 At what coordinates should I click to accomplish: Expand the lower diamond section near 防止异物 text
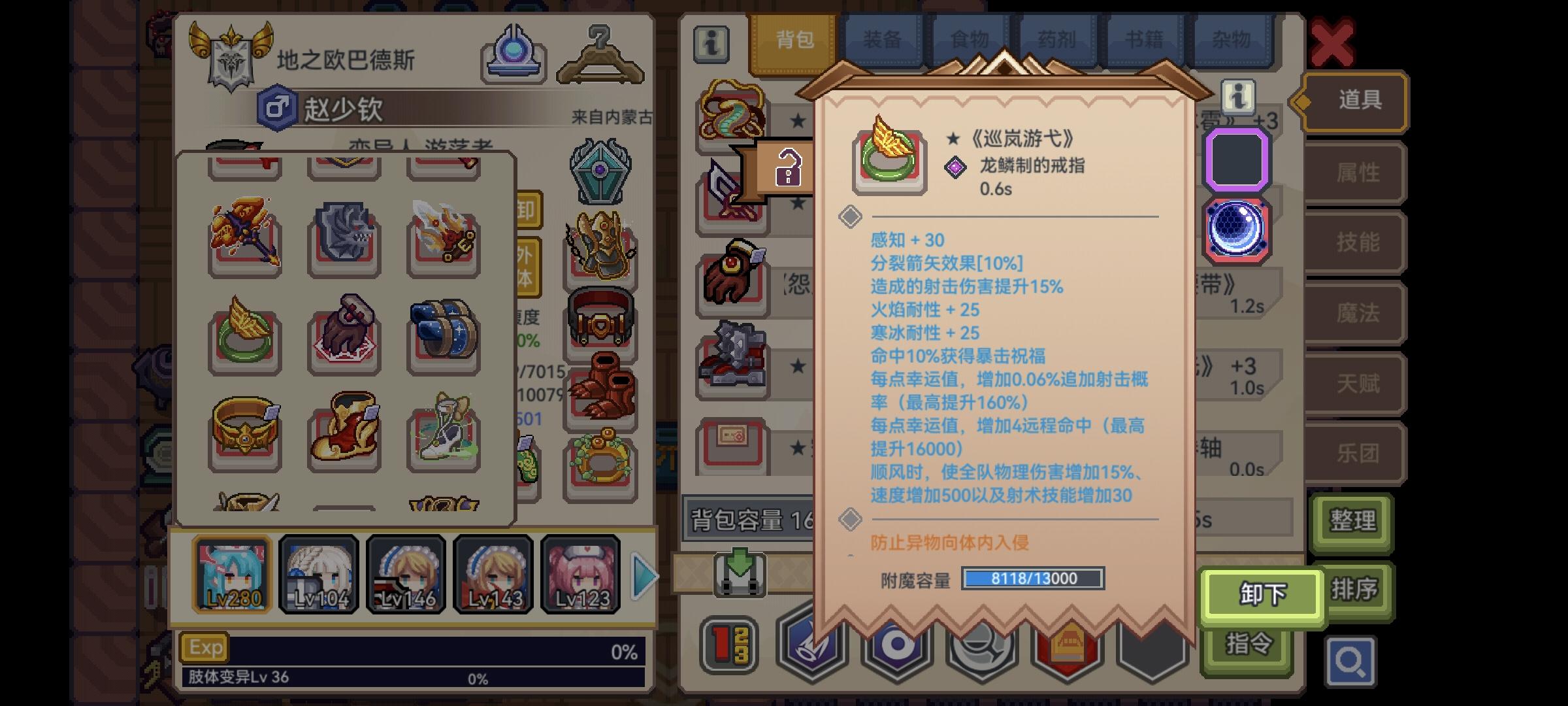point(851,519)
